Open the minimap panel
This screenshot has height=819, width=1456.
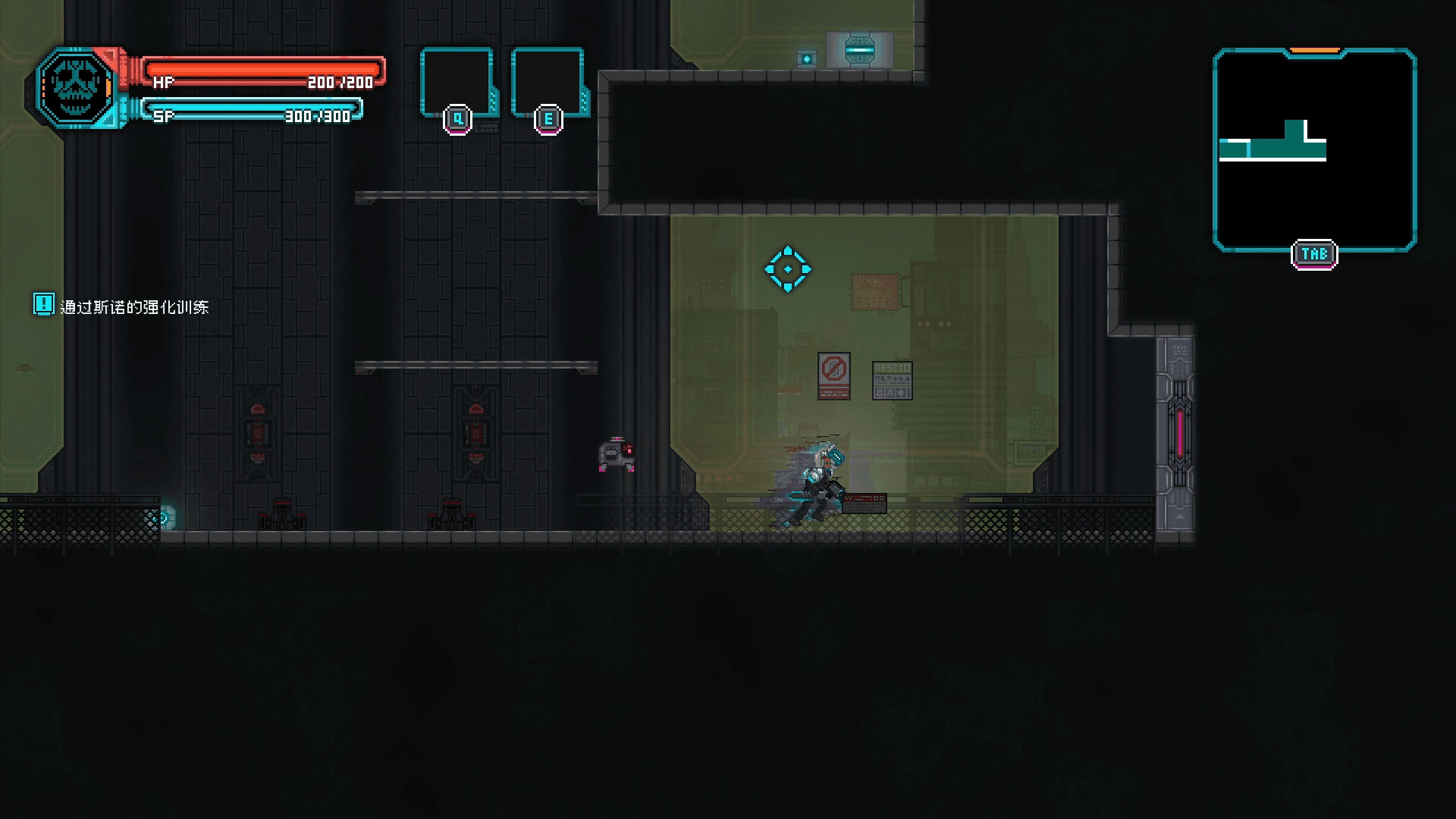[x=1314, y=149]
